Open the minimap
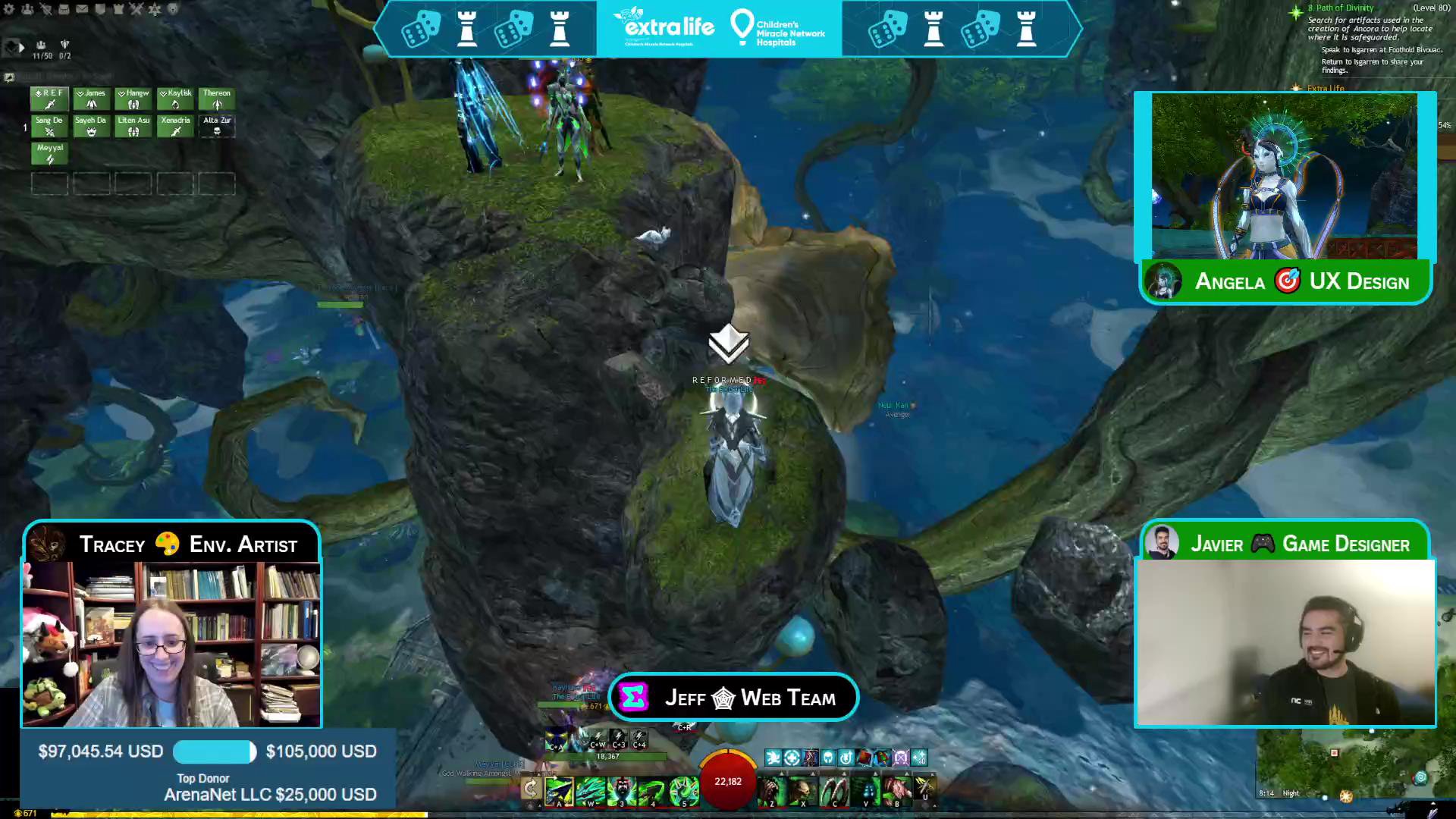1456x819 pixels. (x=1350, y=766)
